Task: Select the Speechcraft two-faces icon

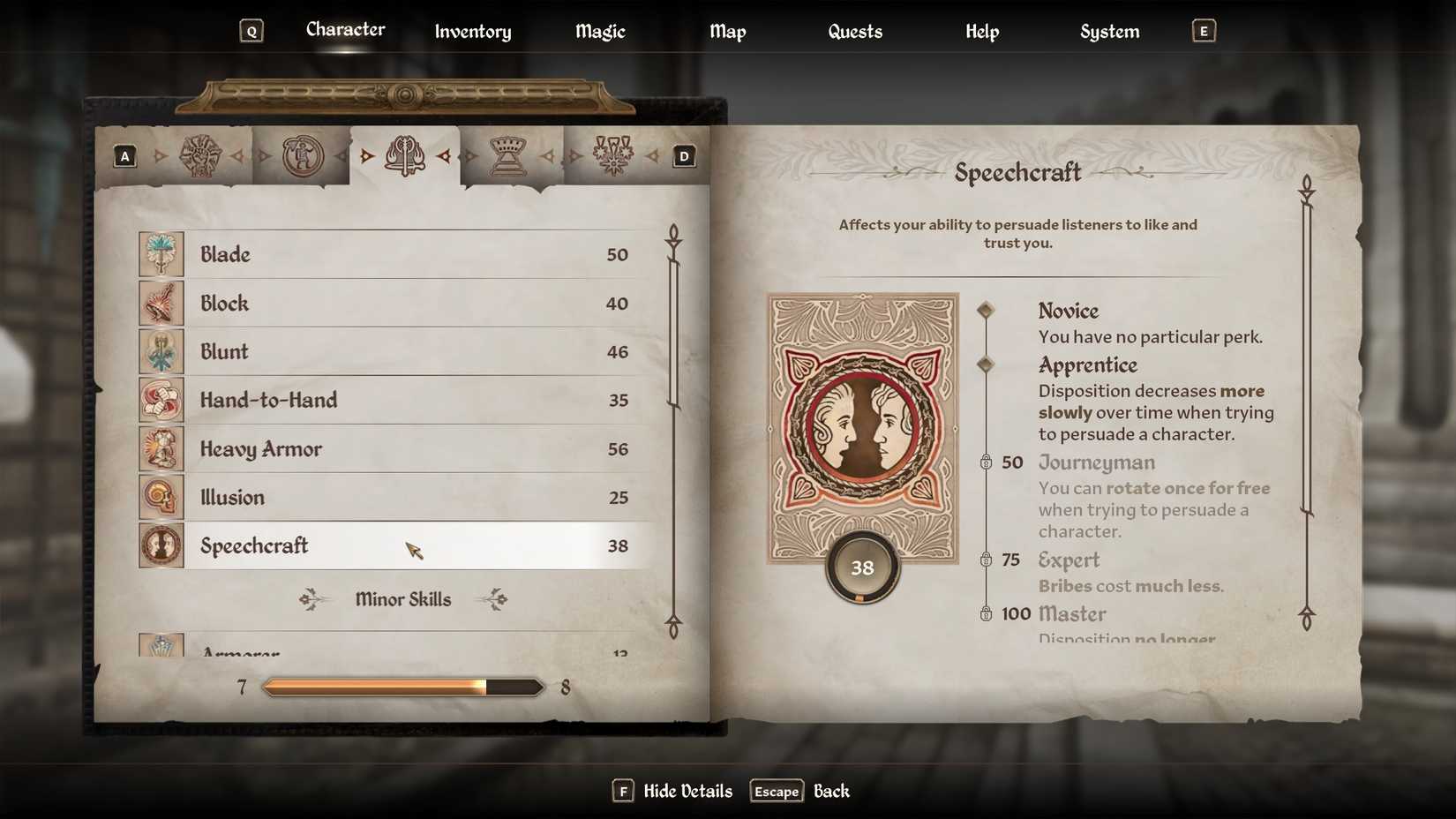Action: 161,545
